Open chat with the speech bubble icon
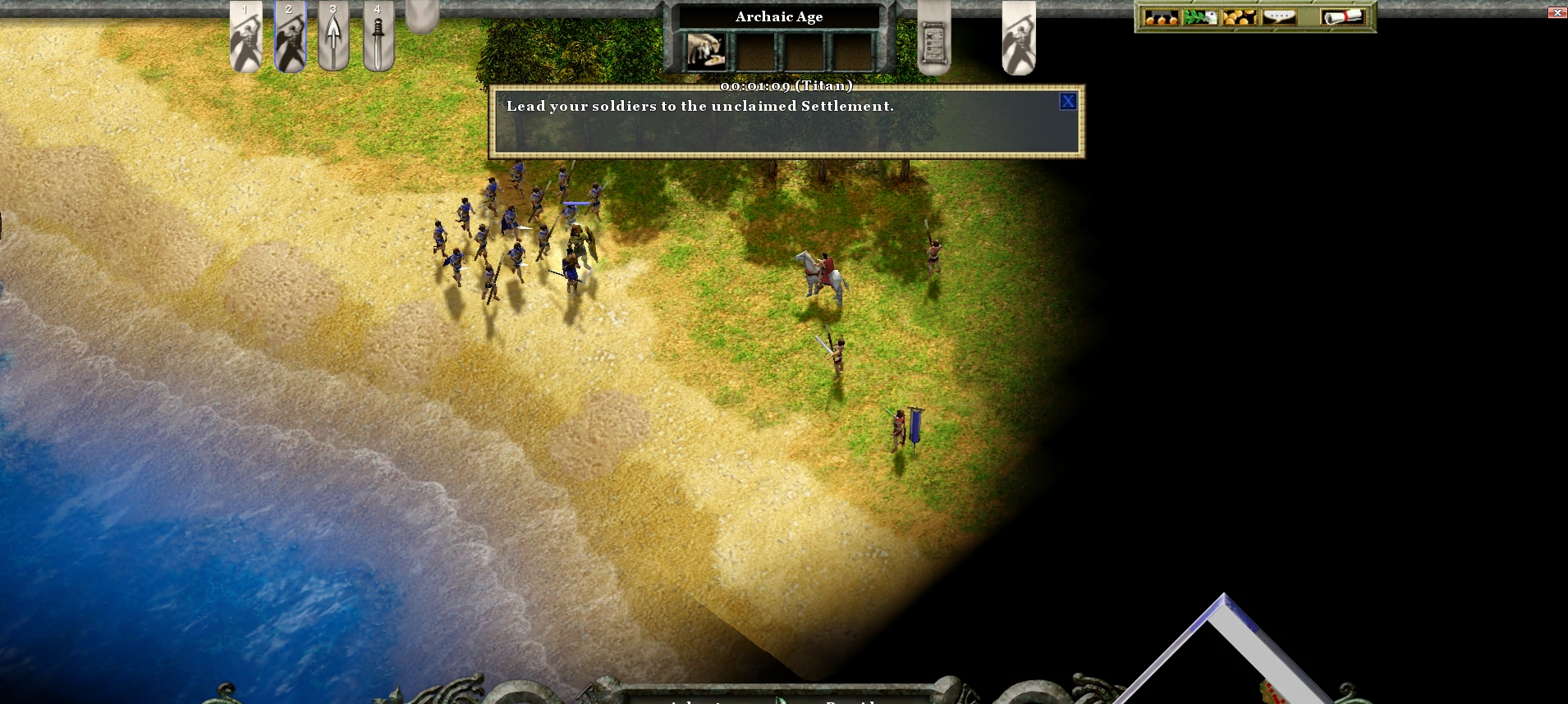Screen dimensions: 1568x704 (x=1279, y=17)
